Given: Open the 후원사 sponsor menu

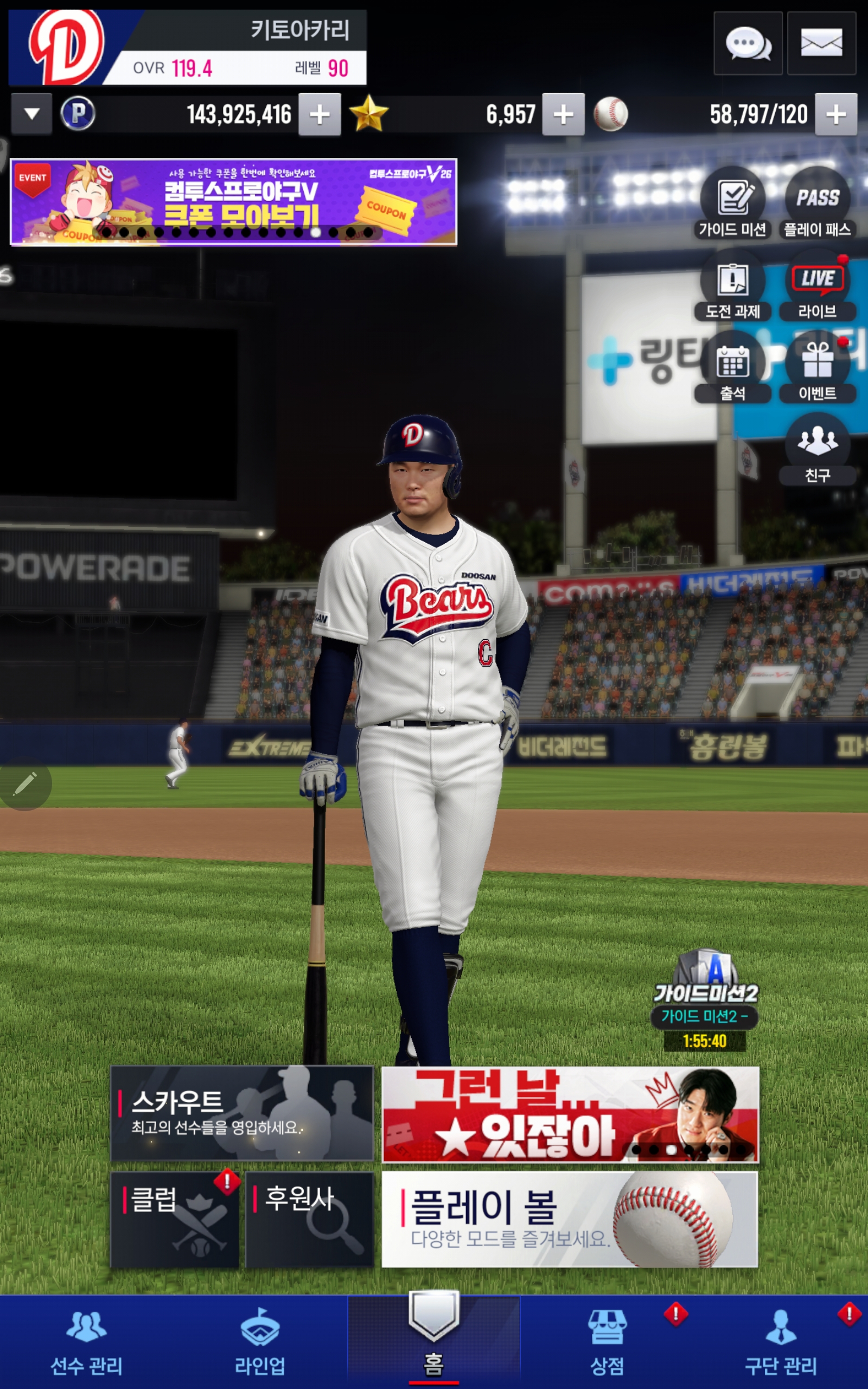Looking at the screenshot, I should [x=309, y=1219].
